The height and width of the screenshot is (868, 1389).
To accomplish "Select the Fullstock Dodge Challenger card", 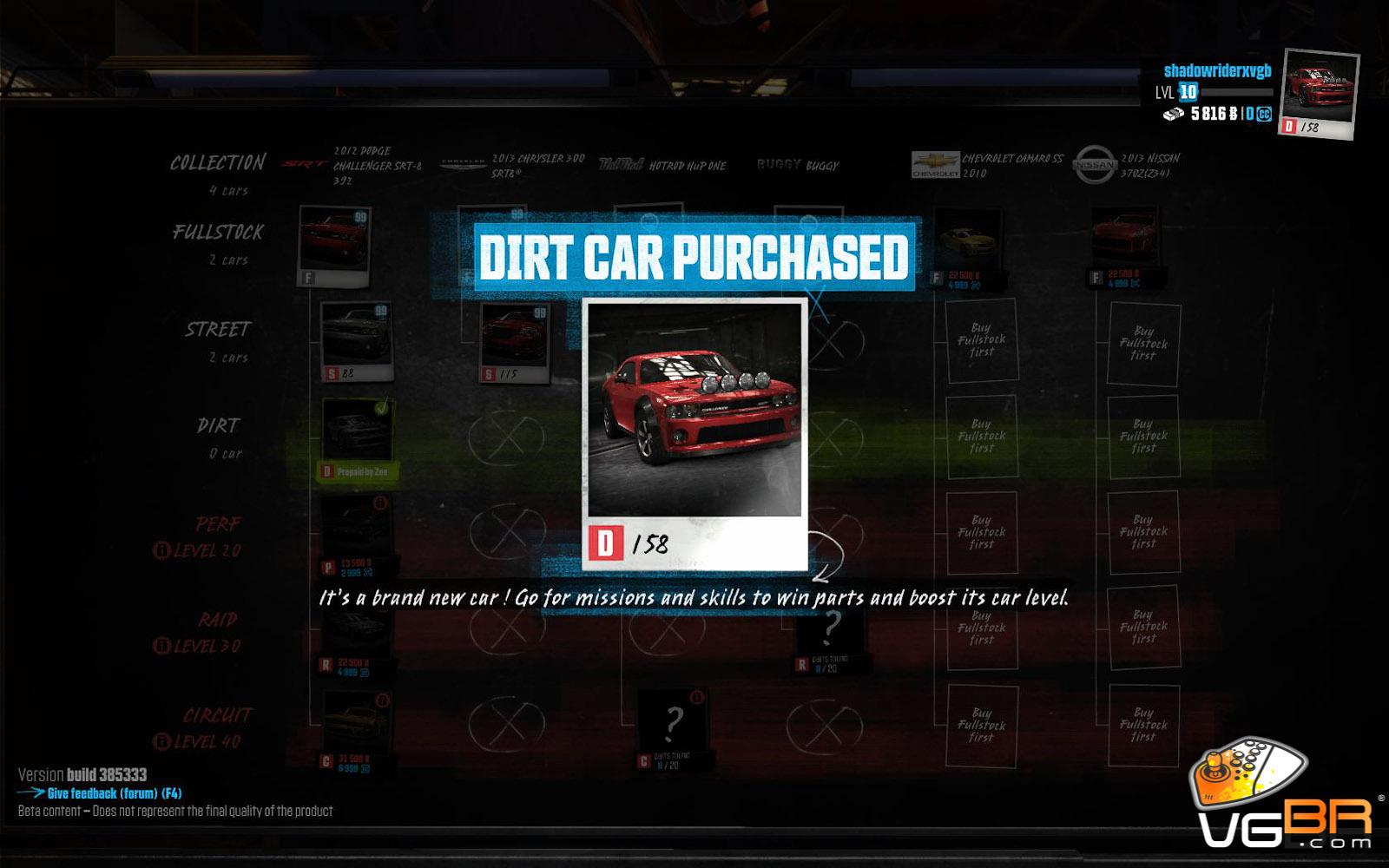I will [335, 245].
